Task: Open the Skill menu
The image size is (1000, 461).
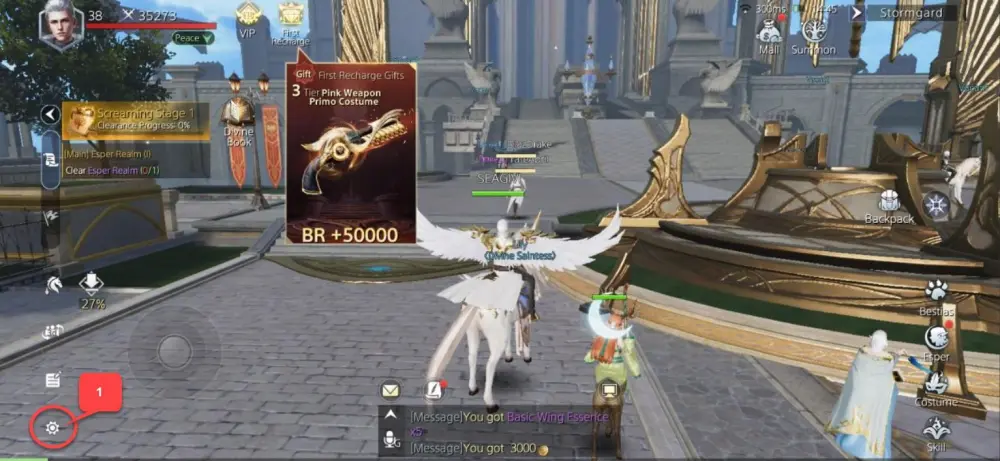Action: pos(936,431)
